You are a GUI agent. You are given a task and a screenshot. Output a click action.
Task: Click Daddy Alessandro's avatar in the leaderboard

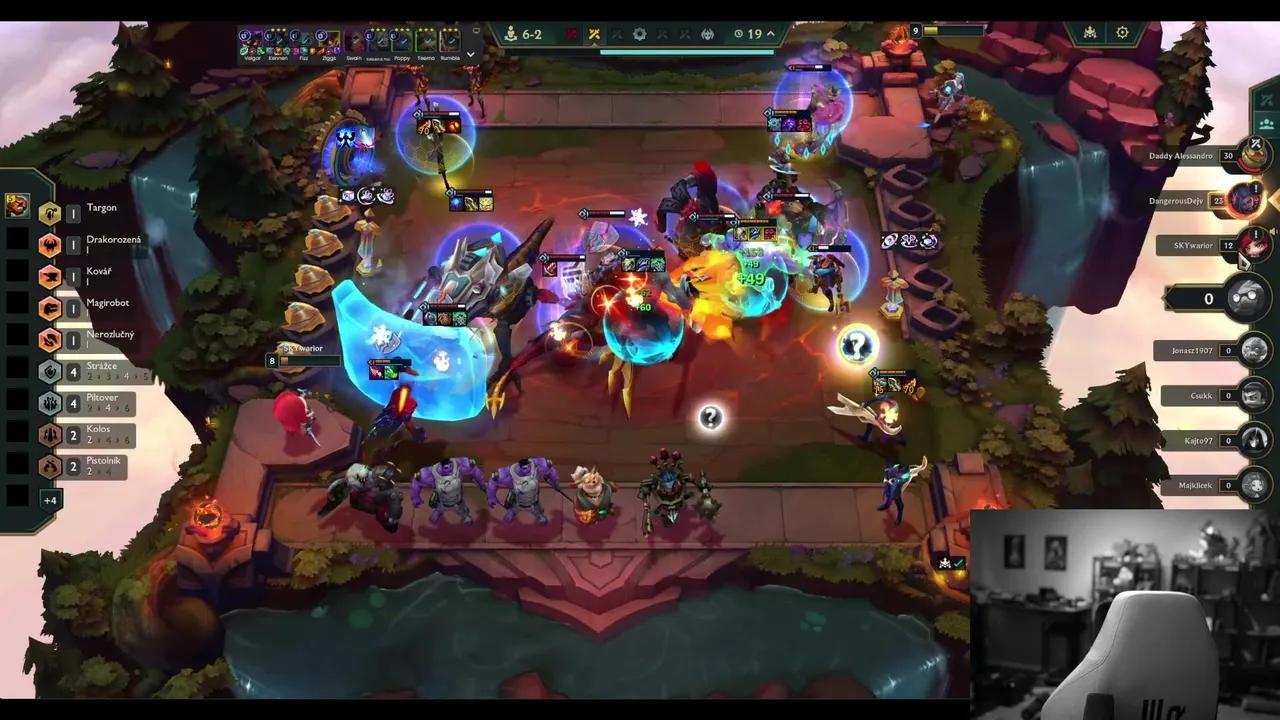coord(1255,155)
